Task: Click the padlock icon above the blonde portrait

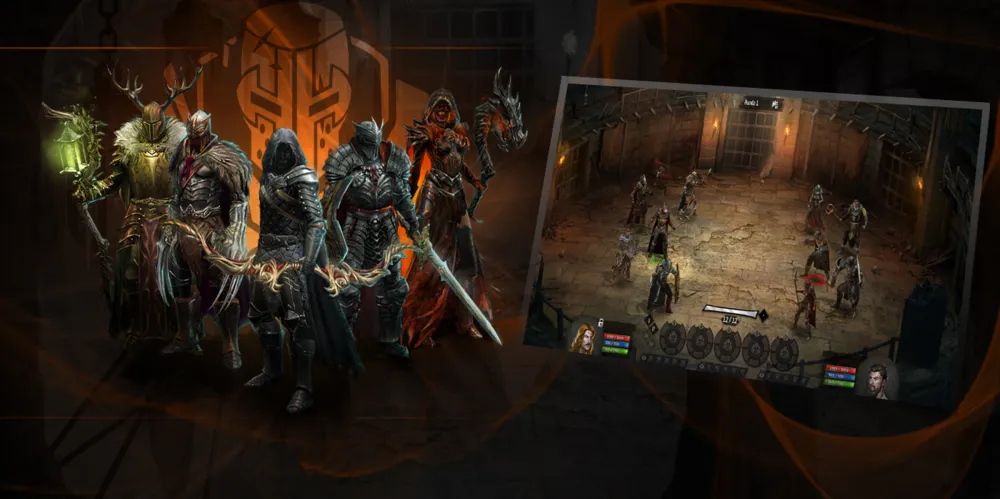Action: (x=600, y=321)
